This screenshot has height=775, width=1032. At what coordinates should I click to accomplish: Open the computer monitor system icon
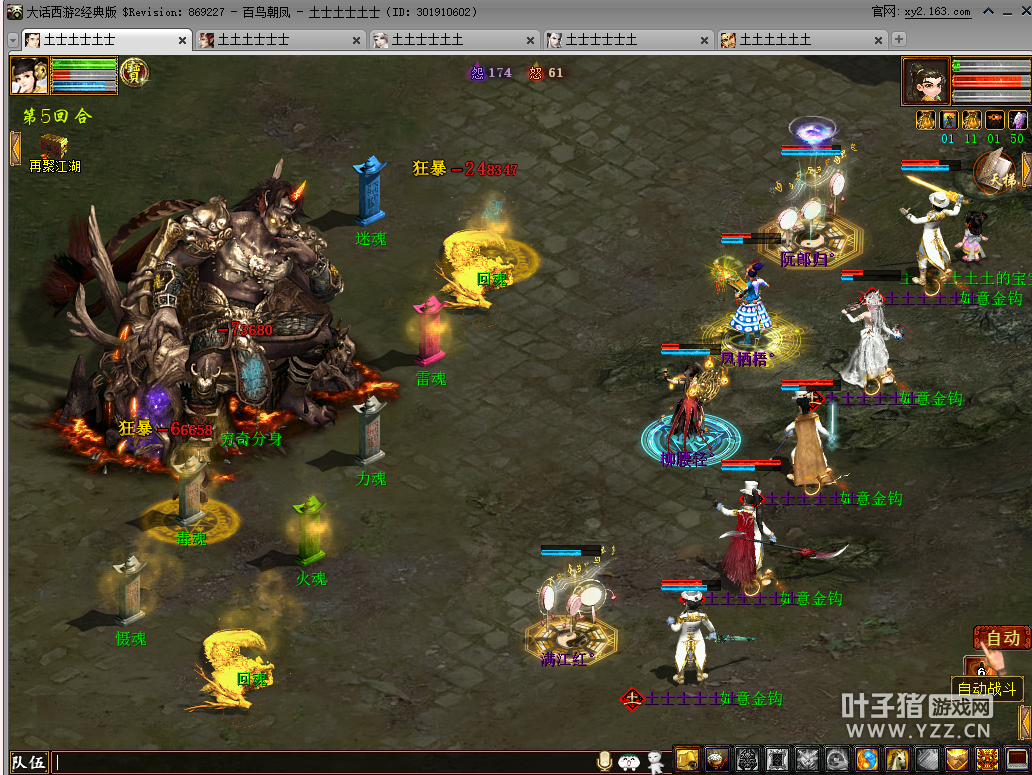tap(1018, 760)
